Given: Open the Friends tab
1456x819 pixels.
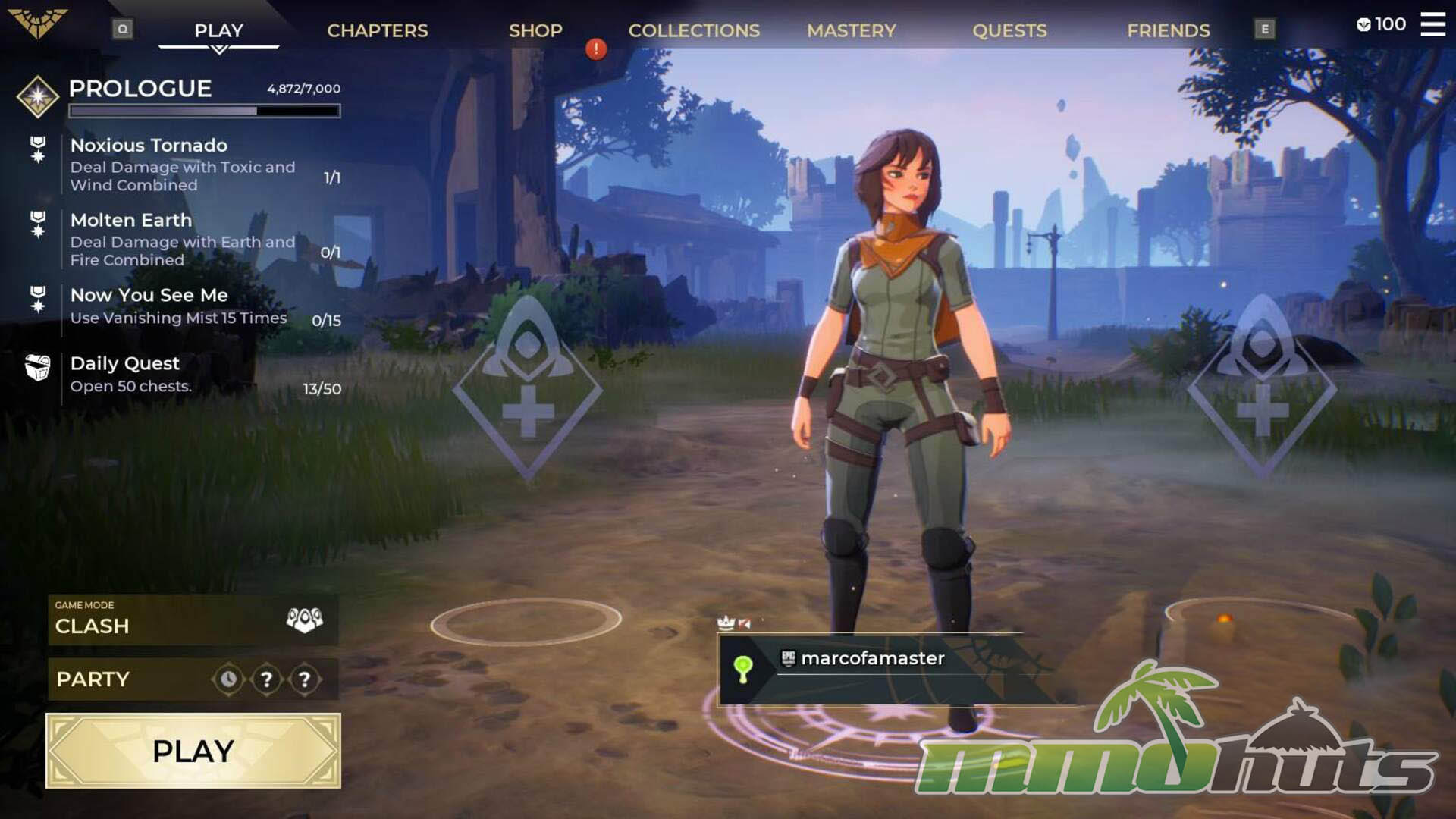Looking at the screenshot, I should click(x=1168, y=30).
